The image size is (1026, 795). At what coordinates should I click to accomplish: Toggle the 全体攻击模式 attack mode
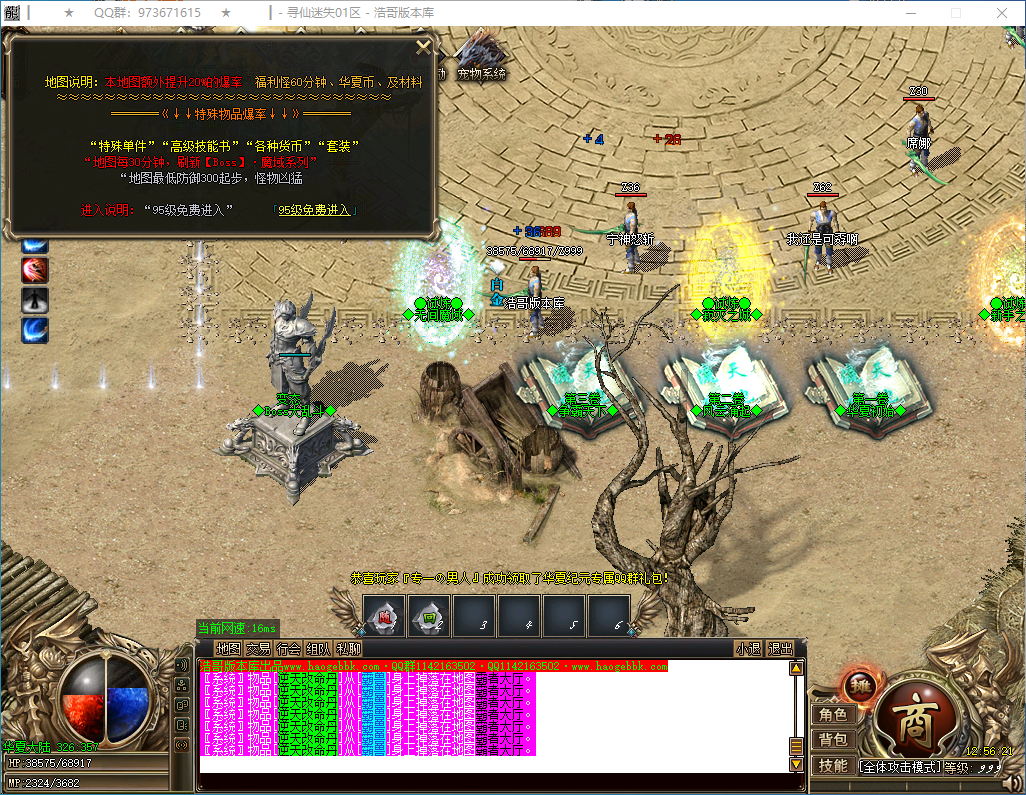tap(900, 767)
